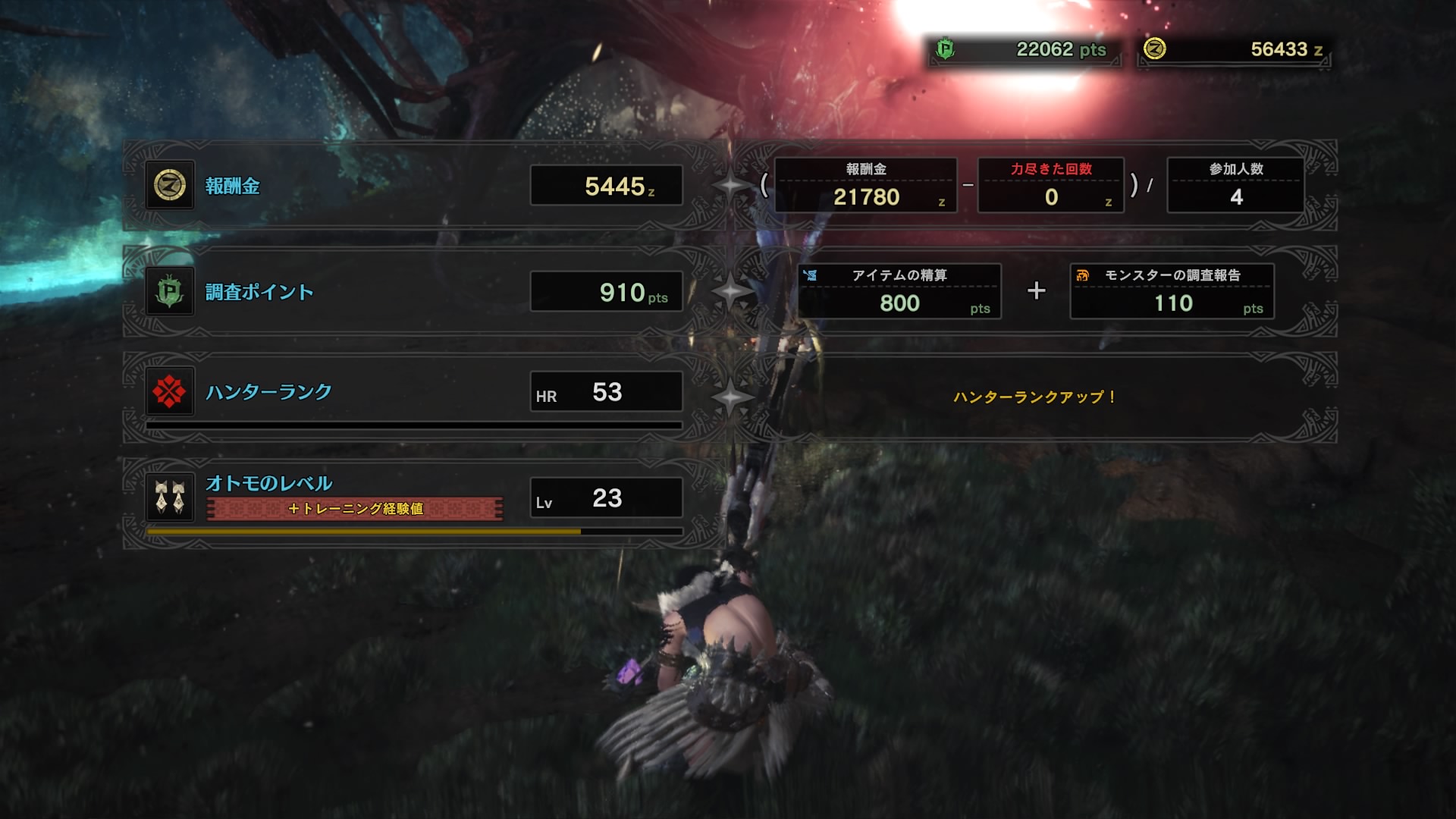Toggle the 力尽きた回数 panel display
1456x819 pixels.
point(1051,184)
